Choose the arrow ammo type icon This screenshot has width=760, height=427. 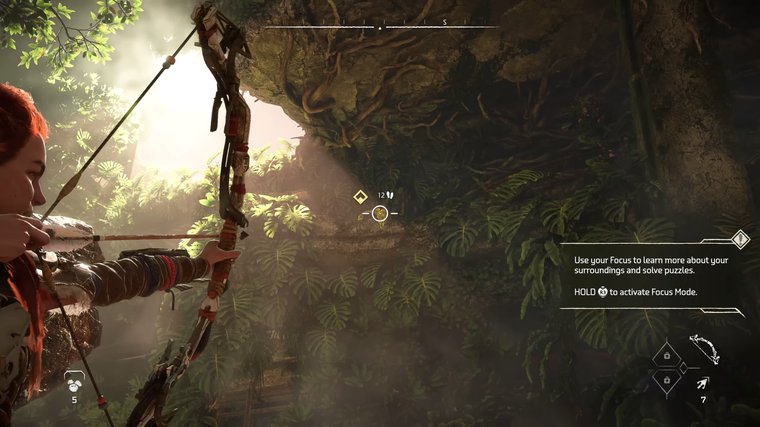[x=703, y=382]
